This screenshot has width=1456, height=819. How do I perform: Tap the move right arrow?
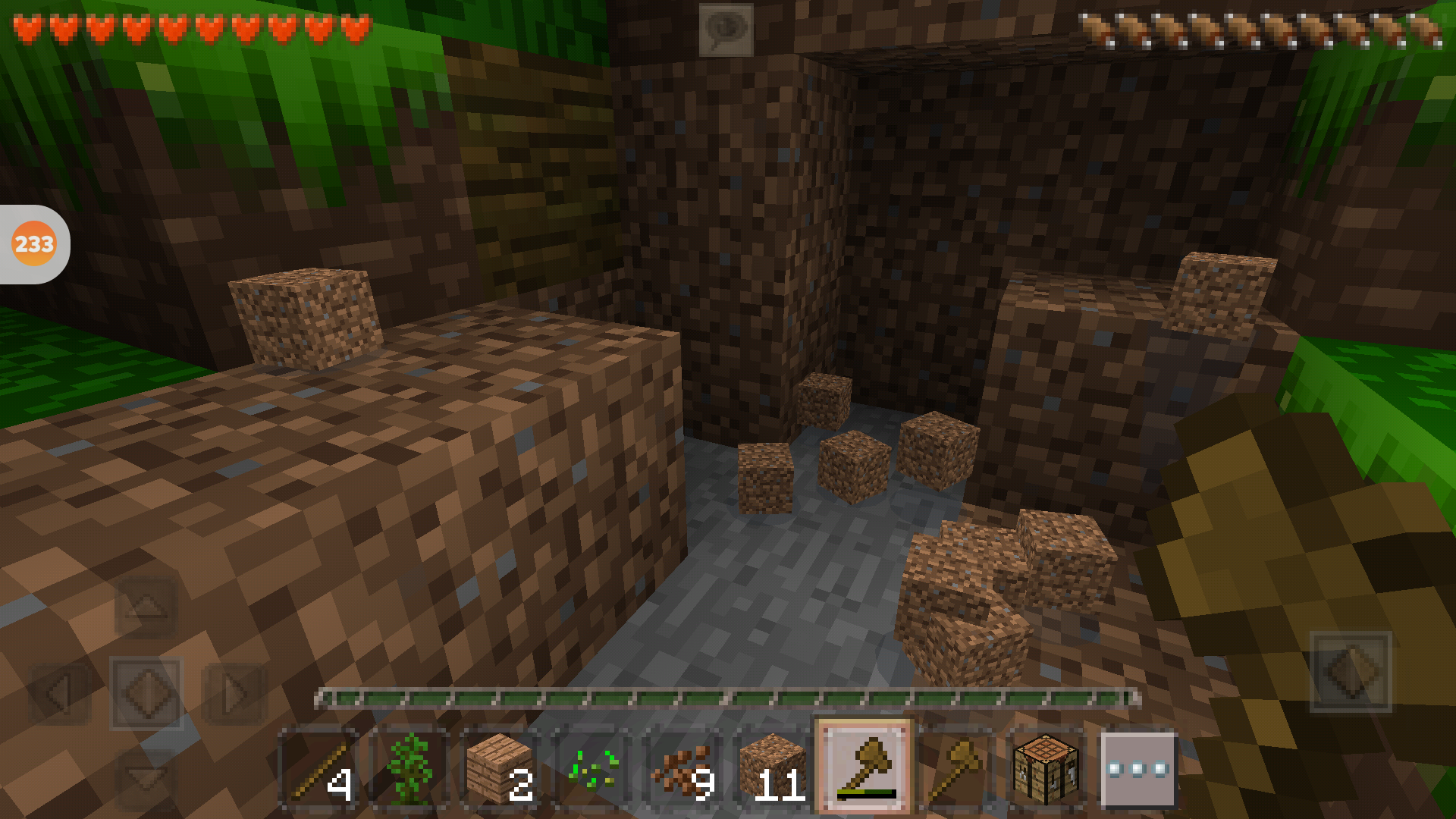click(x=234, y=693)
